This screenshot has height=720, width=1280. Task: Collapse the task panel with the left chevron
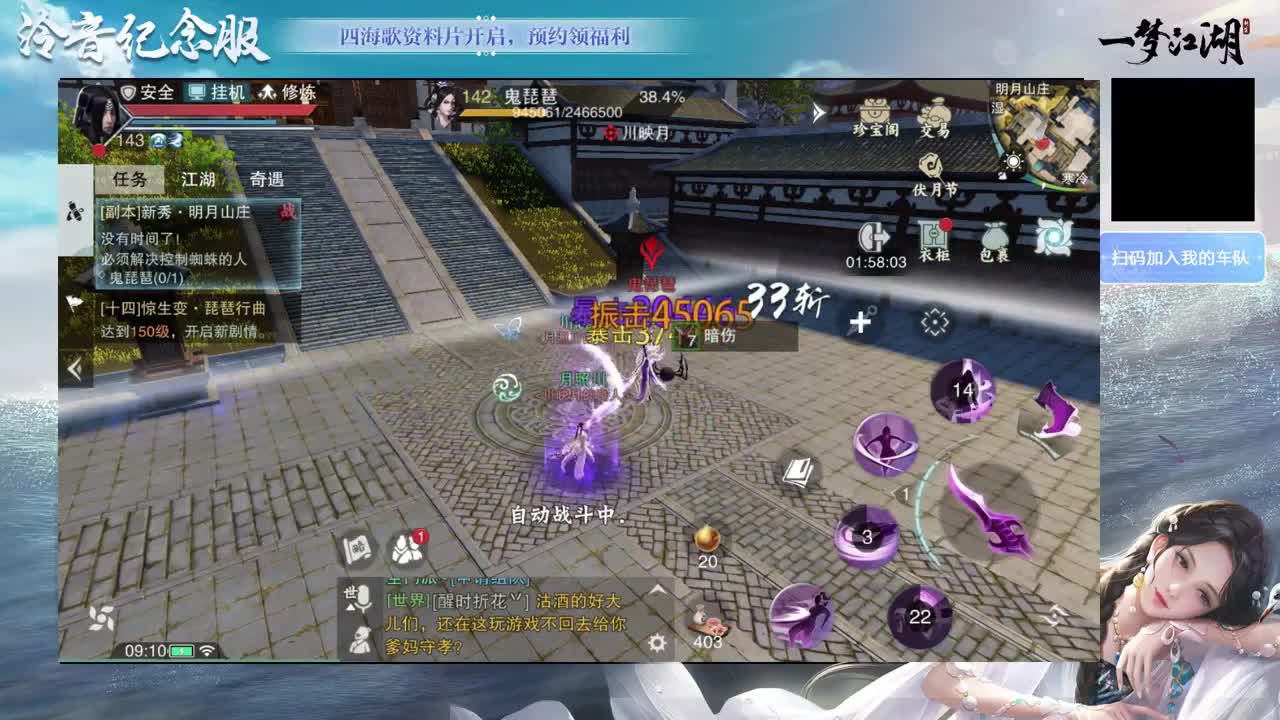pyautogui.click(x=76, y=369)
